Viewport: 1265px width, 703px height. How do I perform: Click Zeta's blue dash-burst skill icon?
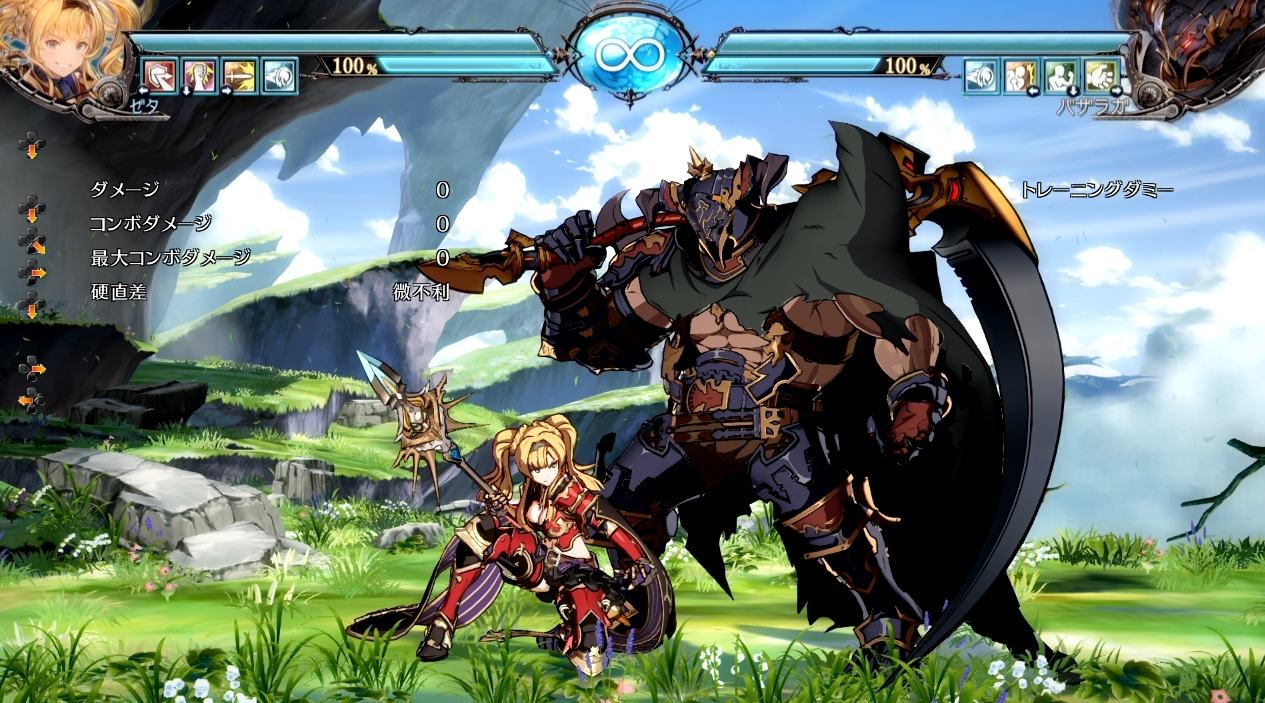279,76
